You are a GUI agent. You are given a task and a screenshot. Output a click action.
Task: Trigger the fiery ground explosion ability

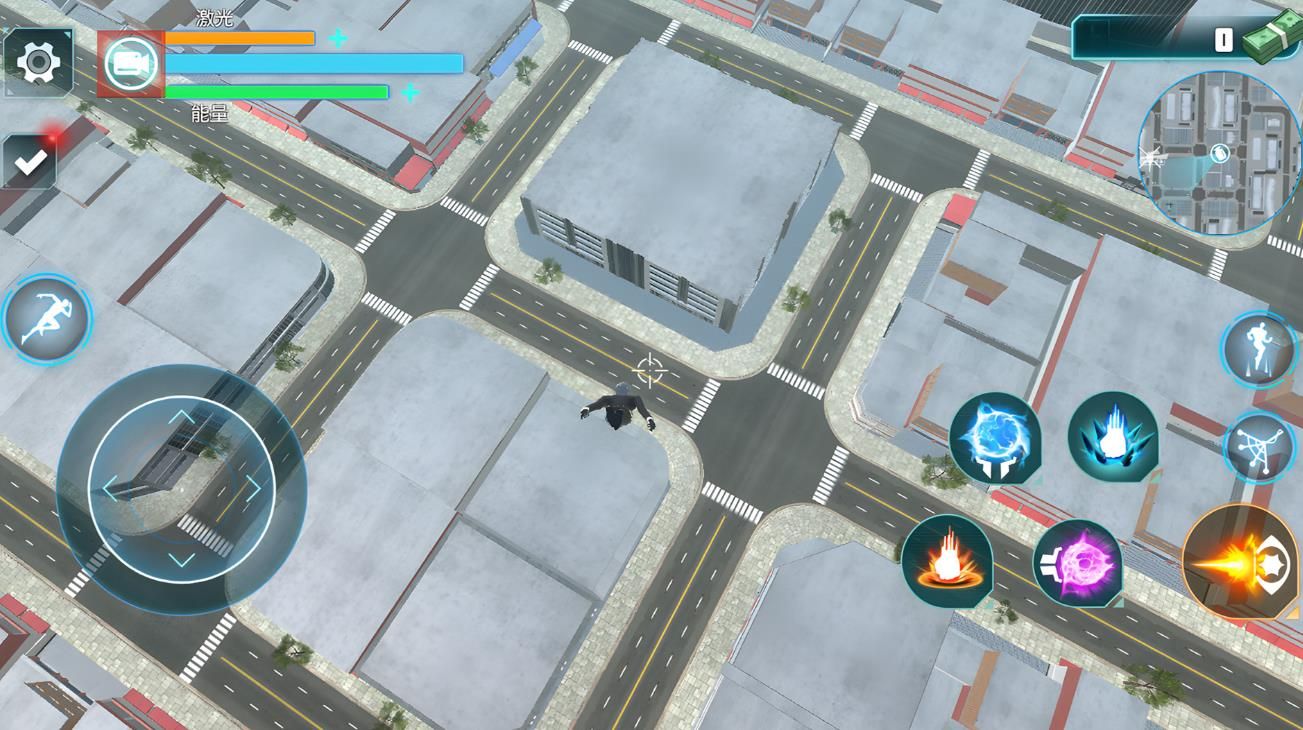point(946,561)
